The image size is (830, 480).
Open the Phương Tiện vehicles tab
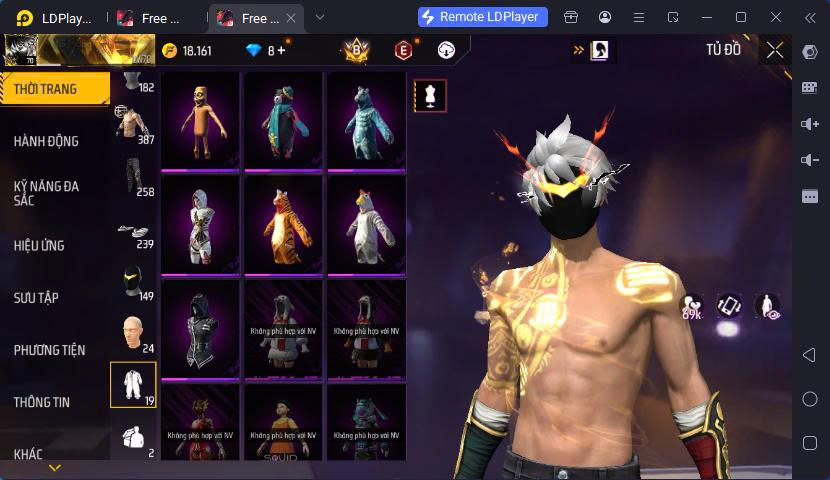(x=49, y=349)
